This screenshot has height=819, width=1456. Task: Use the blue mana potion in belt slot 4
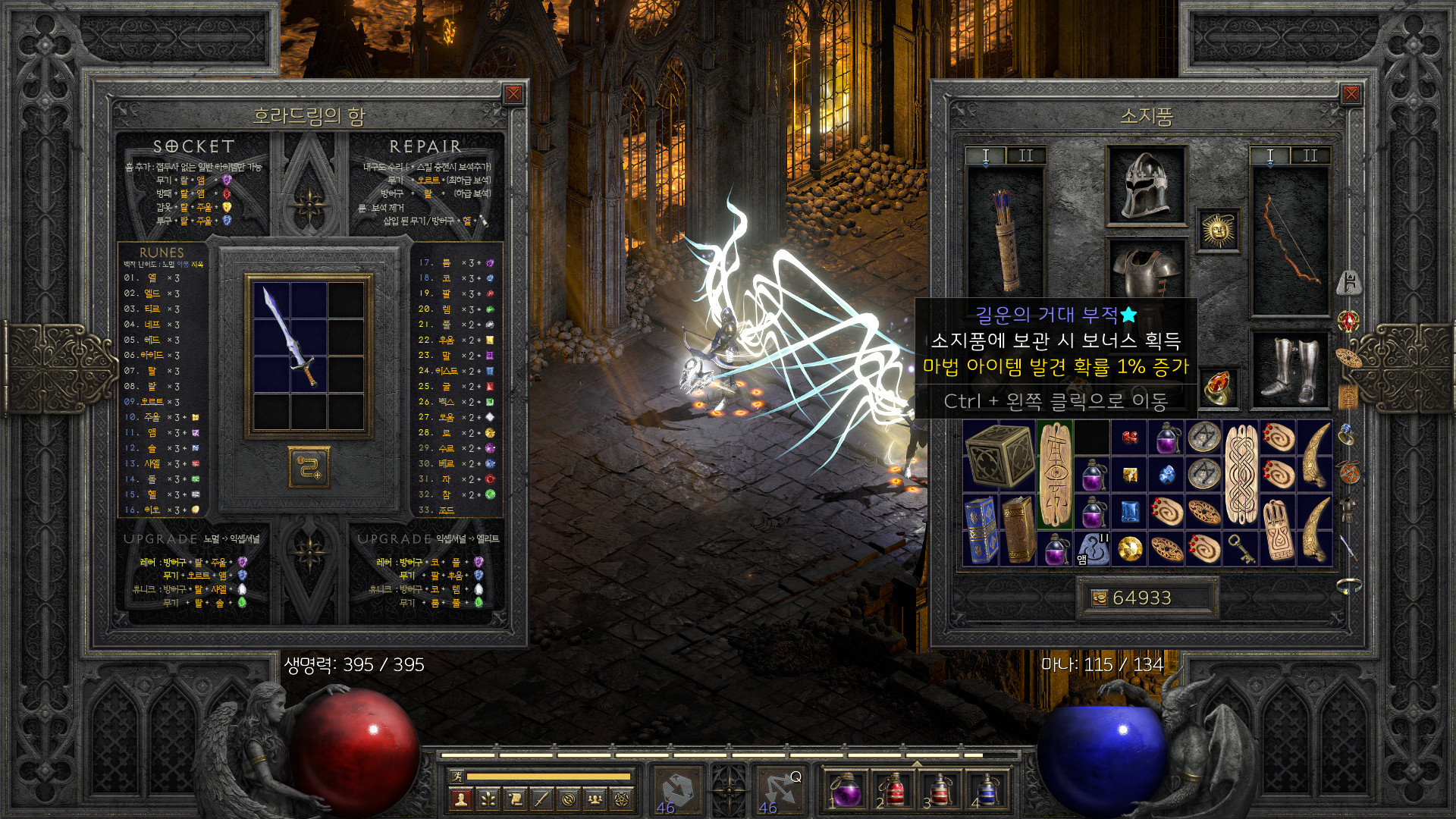pos(986,789)
